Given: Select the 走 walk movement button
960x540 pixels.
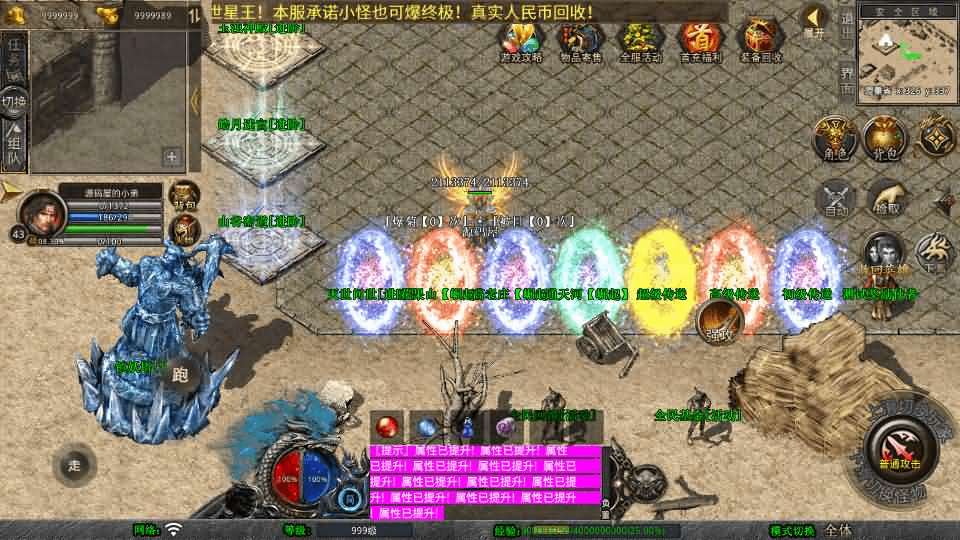Looking at the screenshot, I should [x=75, y=466].
